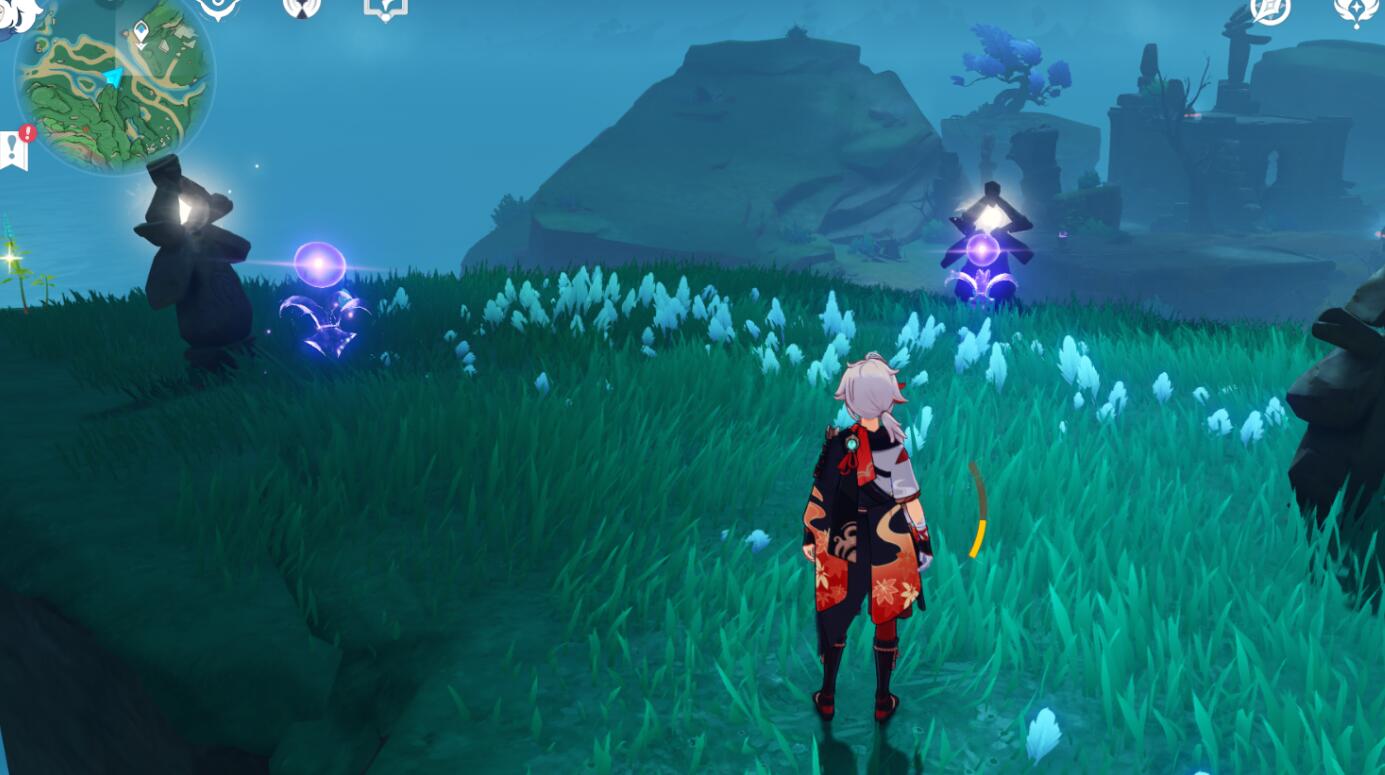Open the winged emblem icon

click(x=1355, y=11)
